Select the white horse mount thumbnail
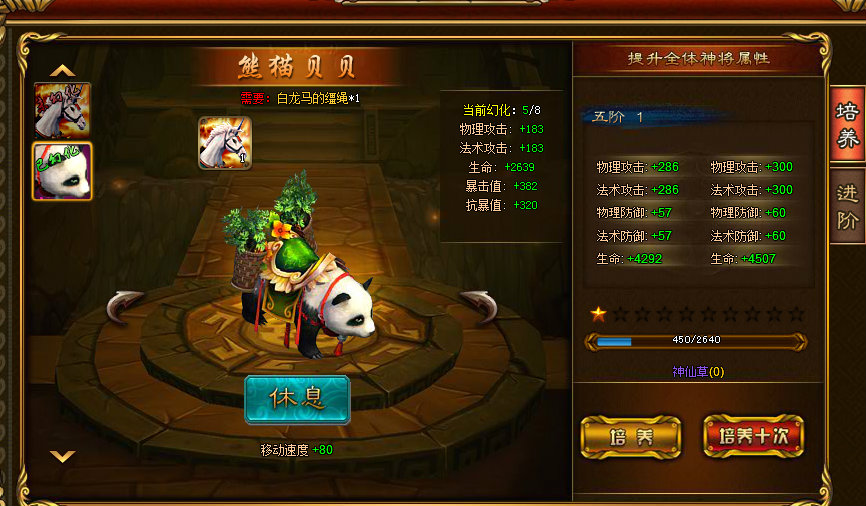 click(x=62, y=110)
